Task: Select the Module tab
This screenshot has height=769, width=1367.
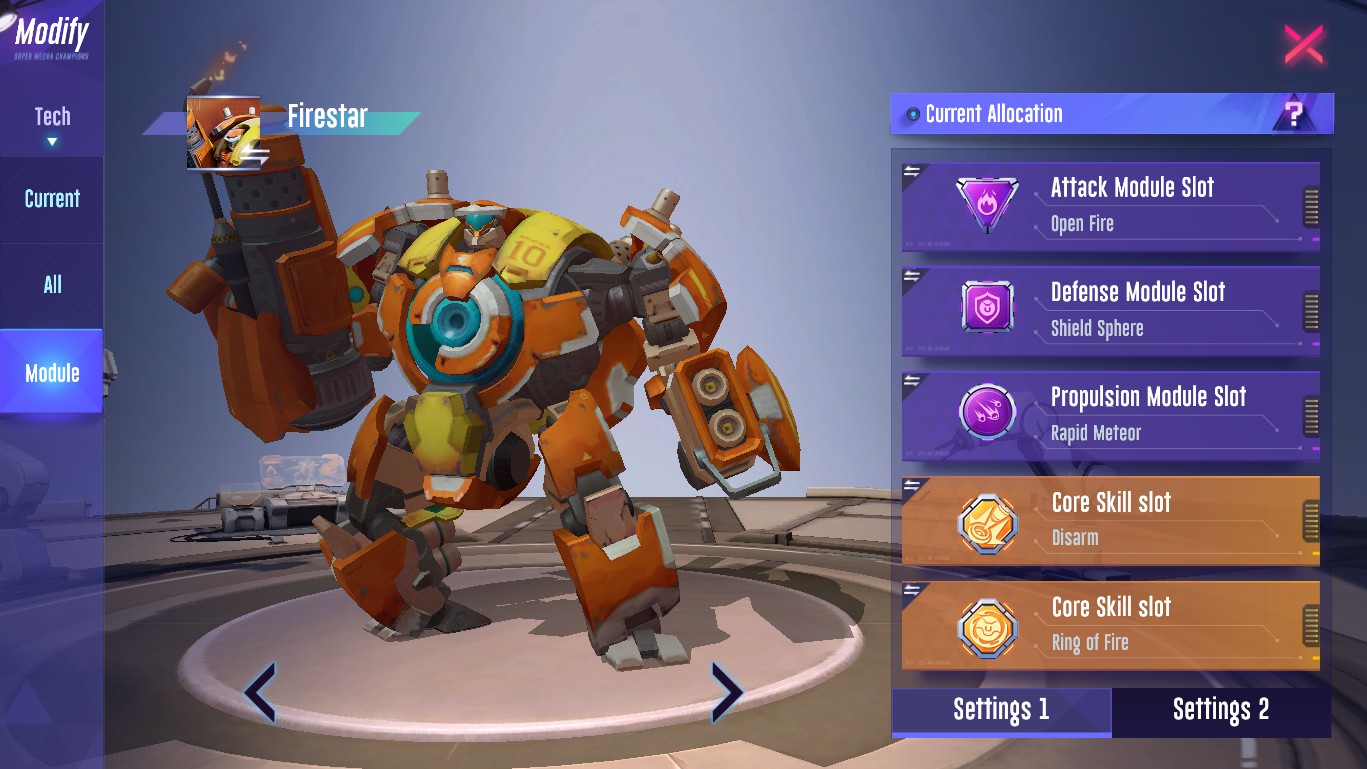Action: point(52,373)
